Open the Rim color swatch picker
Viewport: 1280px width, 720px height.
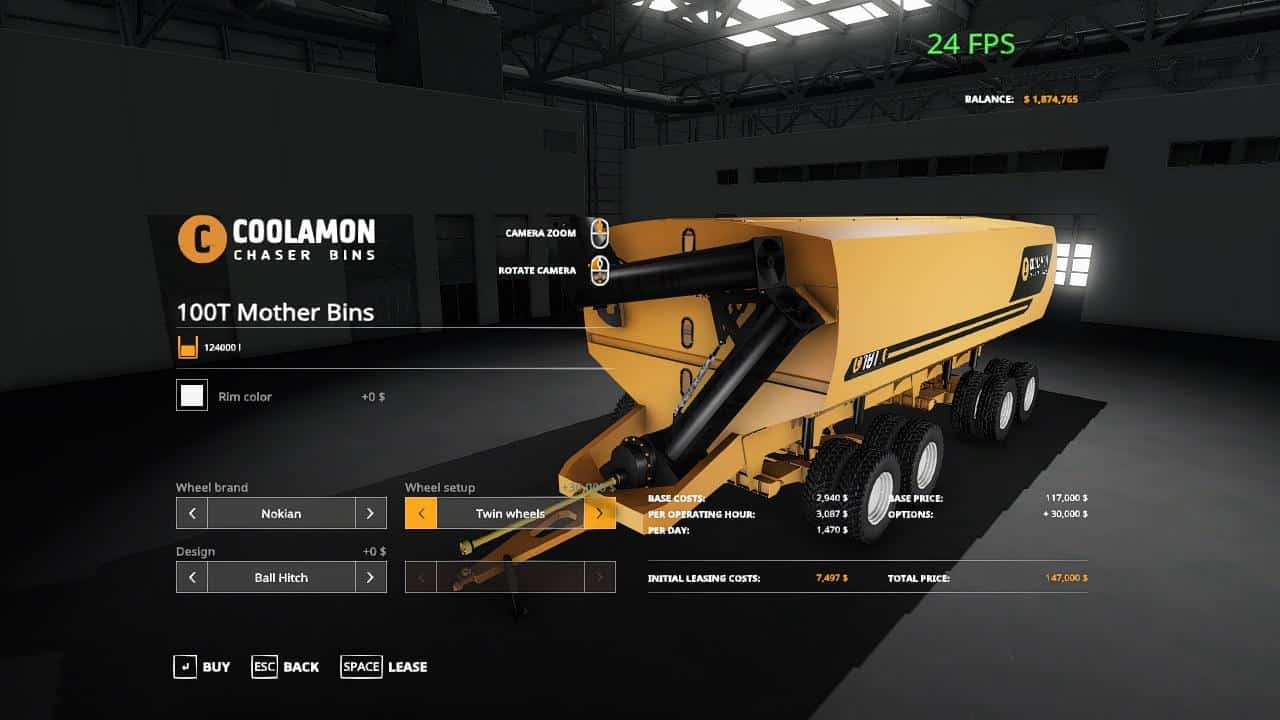click(192, 396)
